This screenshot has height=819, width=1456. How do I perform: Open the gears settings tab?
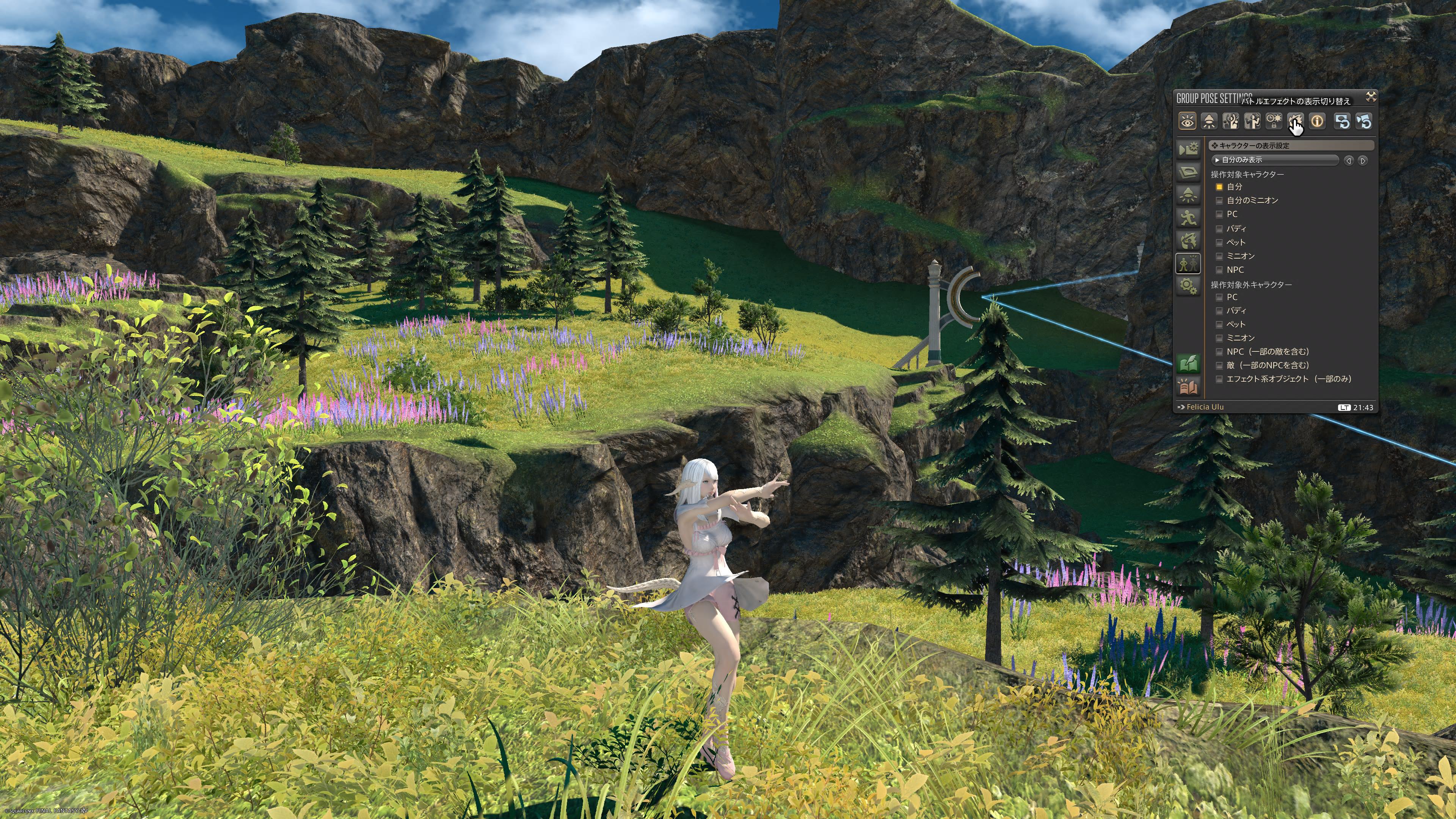[x=1188, y=286]
